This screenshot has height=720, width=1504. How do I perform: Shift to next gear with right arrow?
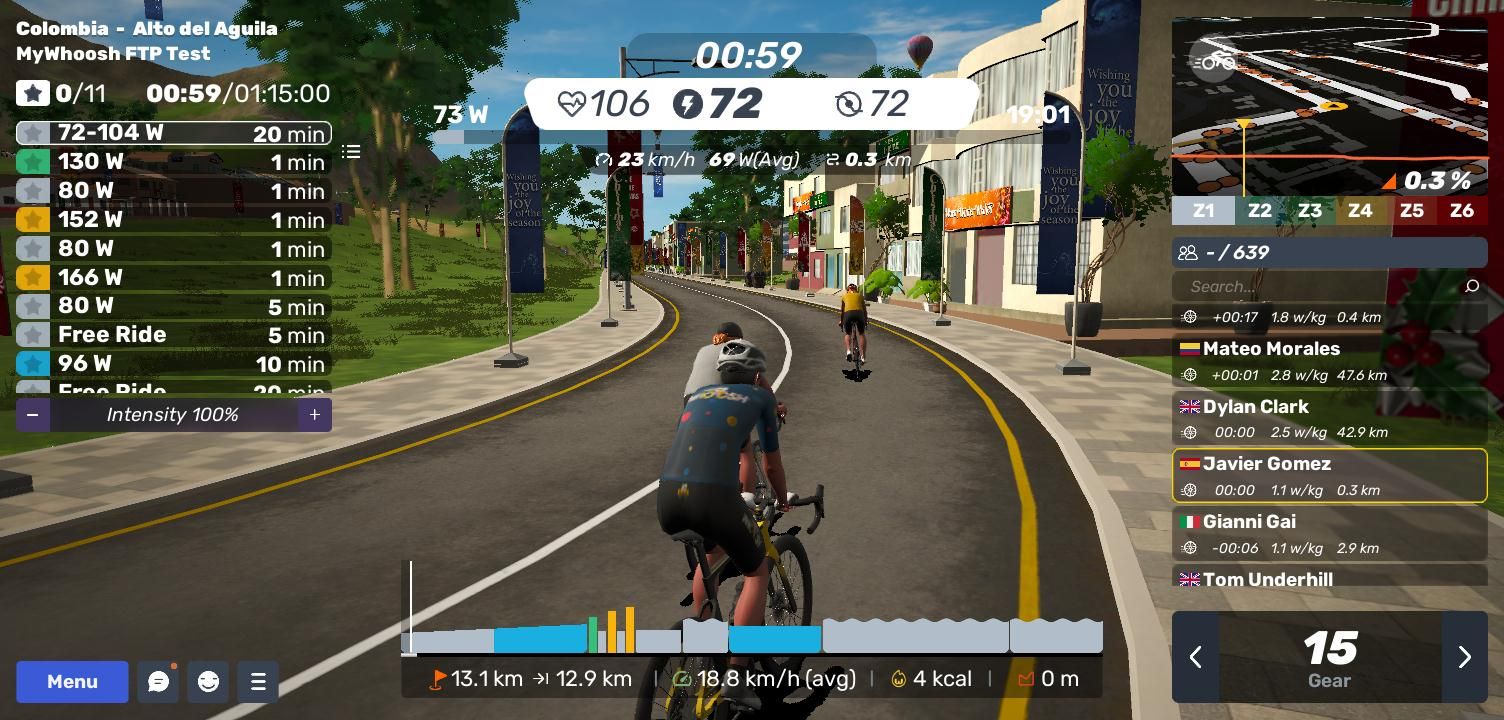pyautogui.click(x=1464, y=657)
